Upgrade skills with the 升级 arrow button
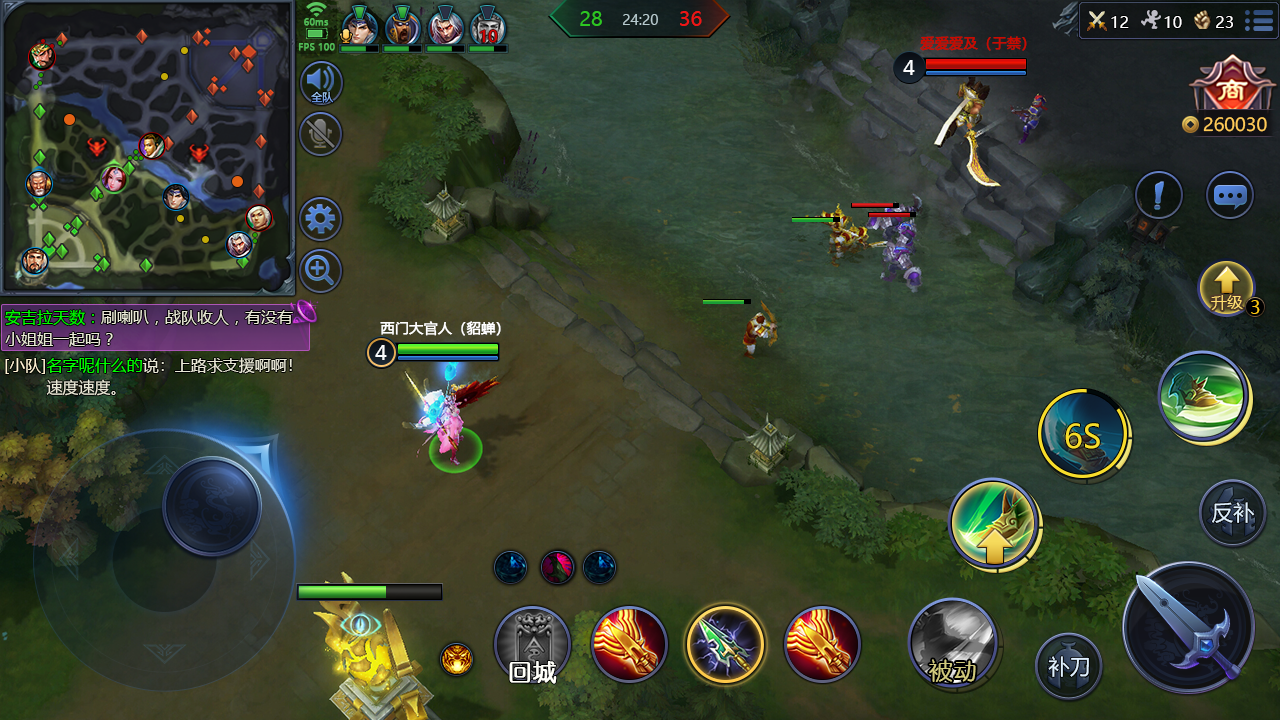 tap(1226, 289)
